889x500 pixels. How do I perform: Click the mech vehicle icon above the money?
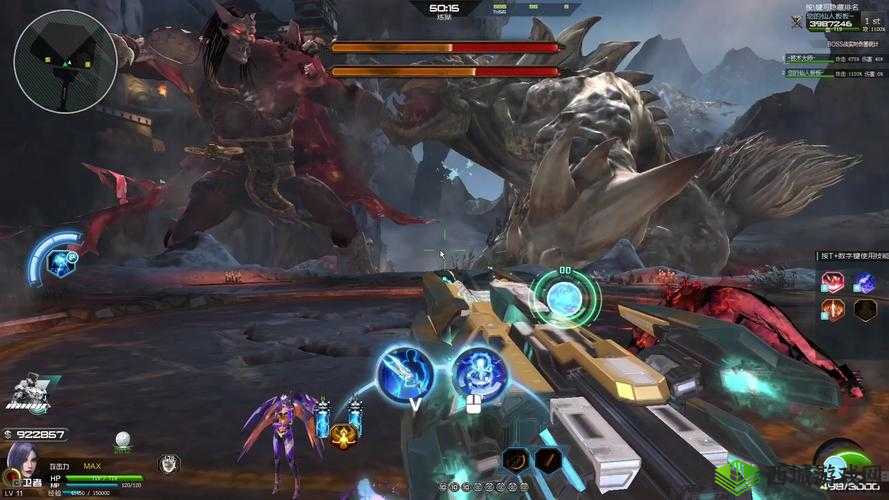point(30,393)
